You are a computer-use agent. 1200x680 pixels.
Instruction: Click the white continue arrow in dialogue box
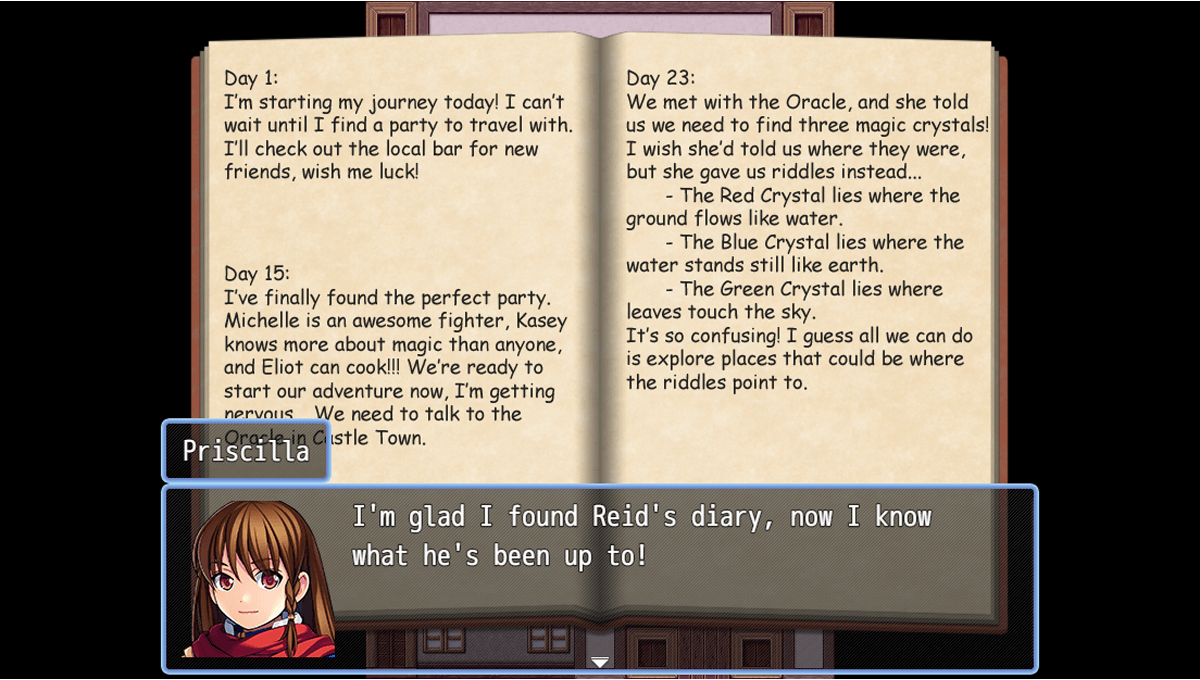click(599, 661)
